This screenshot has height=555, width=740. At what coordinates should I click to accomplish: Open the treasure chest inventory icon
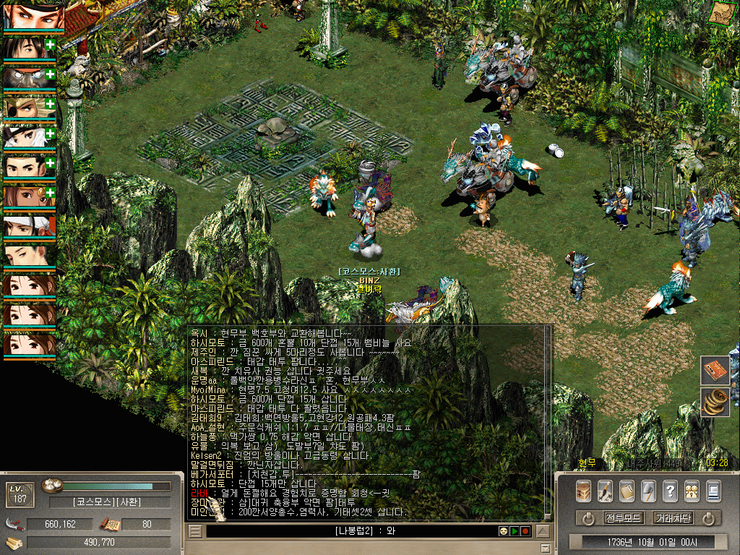click(x=584, y=490)
